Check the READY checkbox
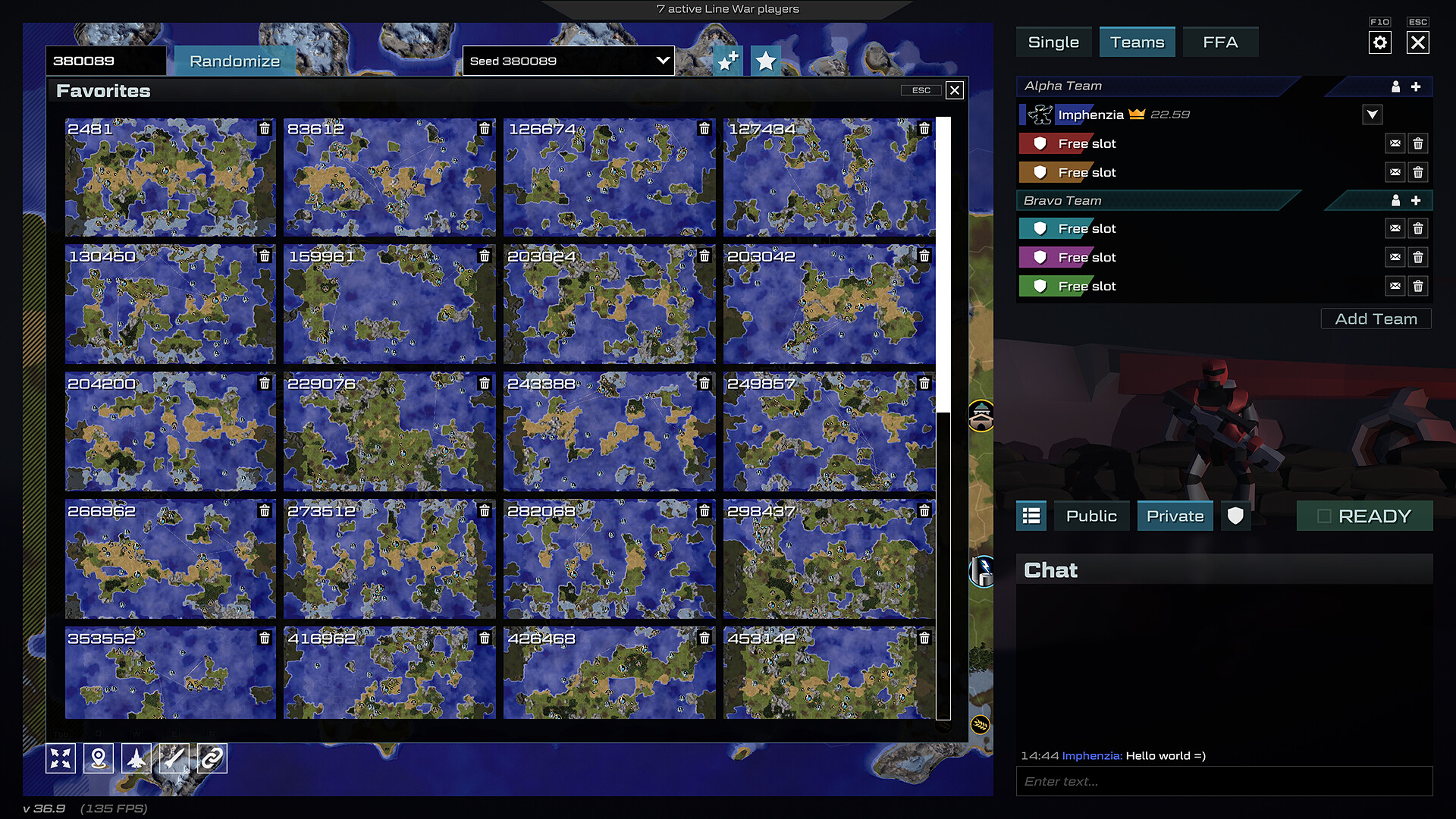 pyautogui.click(x=1325, y=515)
